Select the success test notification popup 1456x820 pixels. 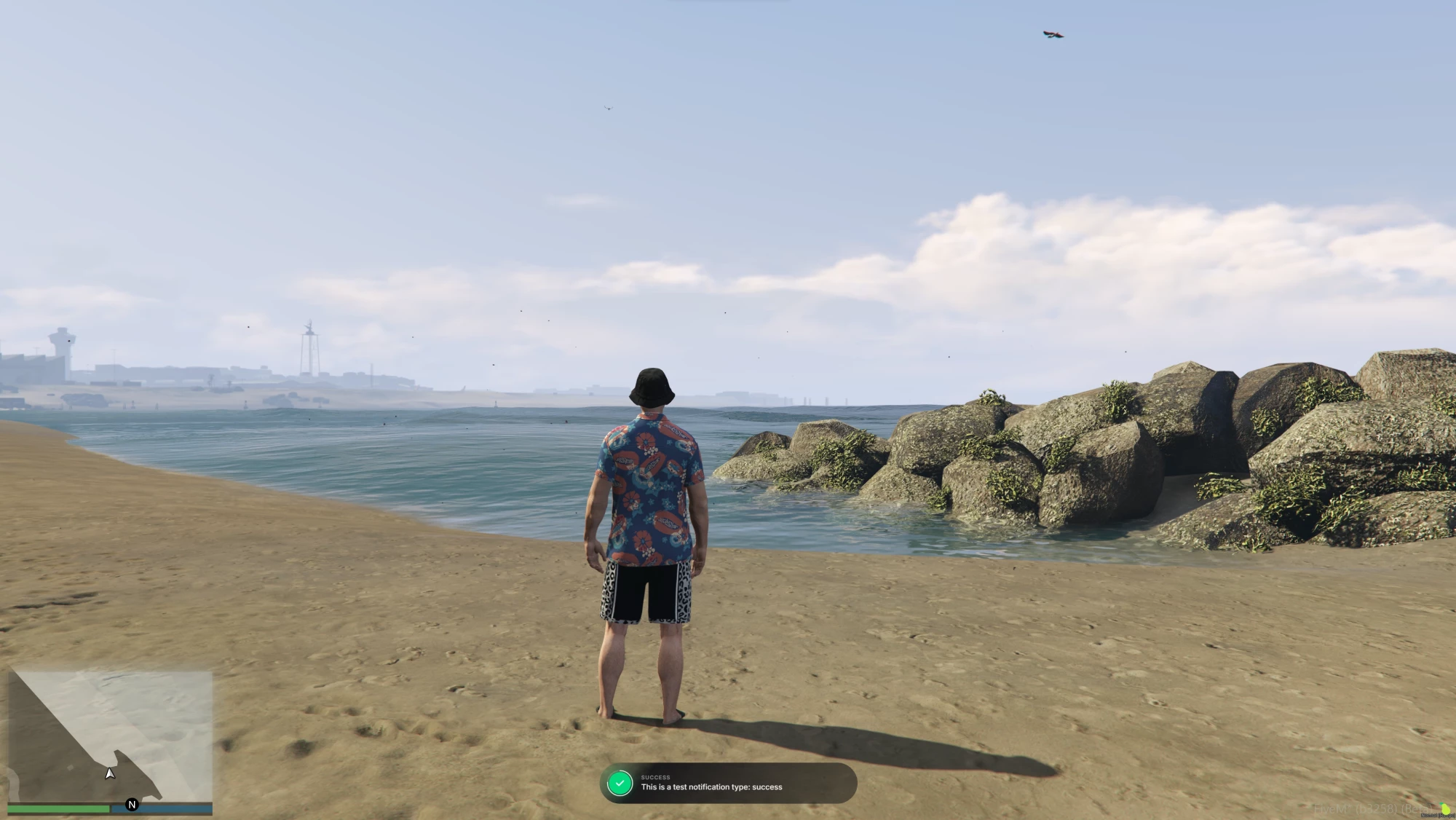point(728,784)
